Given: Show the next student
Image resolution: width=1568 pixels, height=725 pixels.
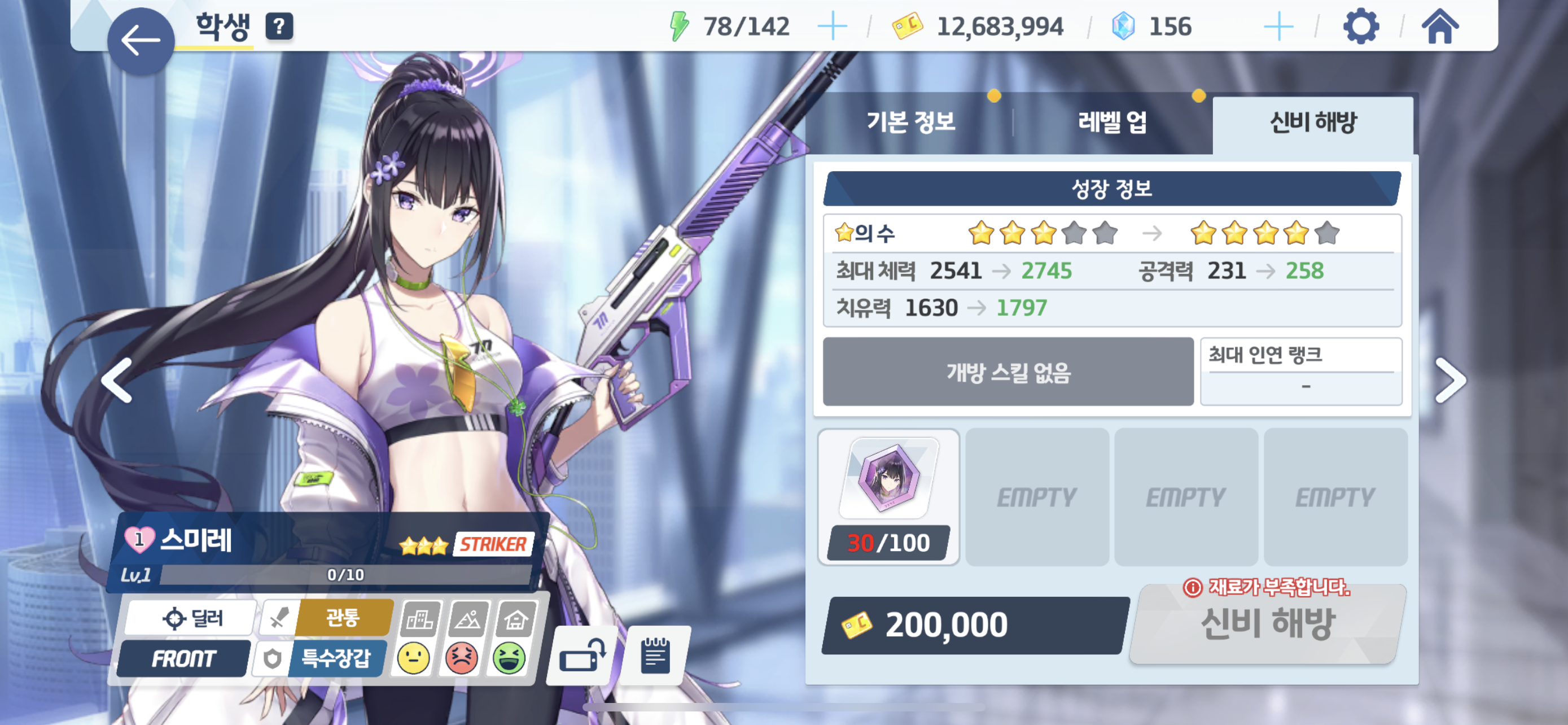Looking at the screenshot, I should coord(1450,381).
